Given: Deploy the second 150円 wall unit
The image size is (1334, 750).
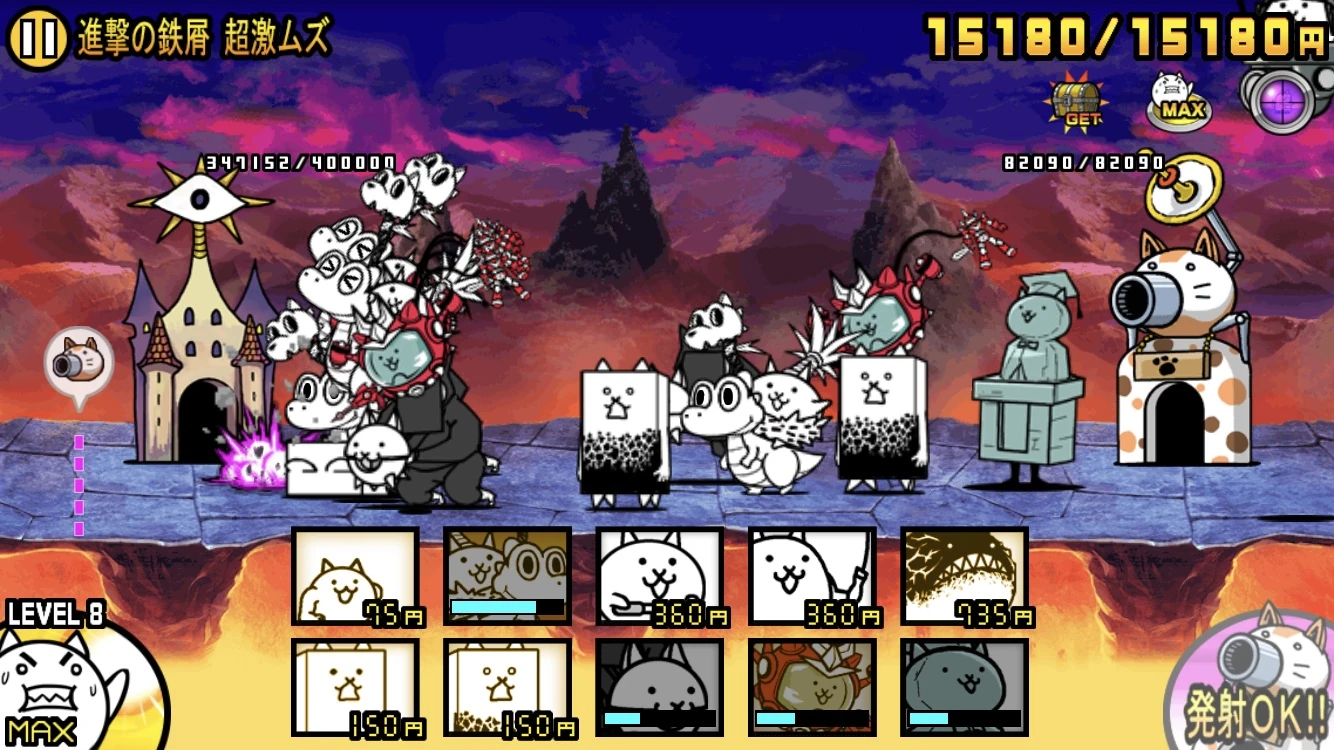Looking at the screenshot, I should click(x=508, y=692).
